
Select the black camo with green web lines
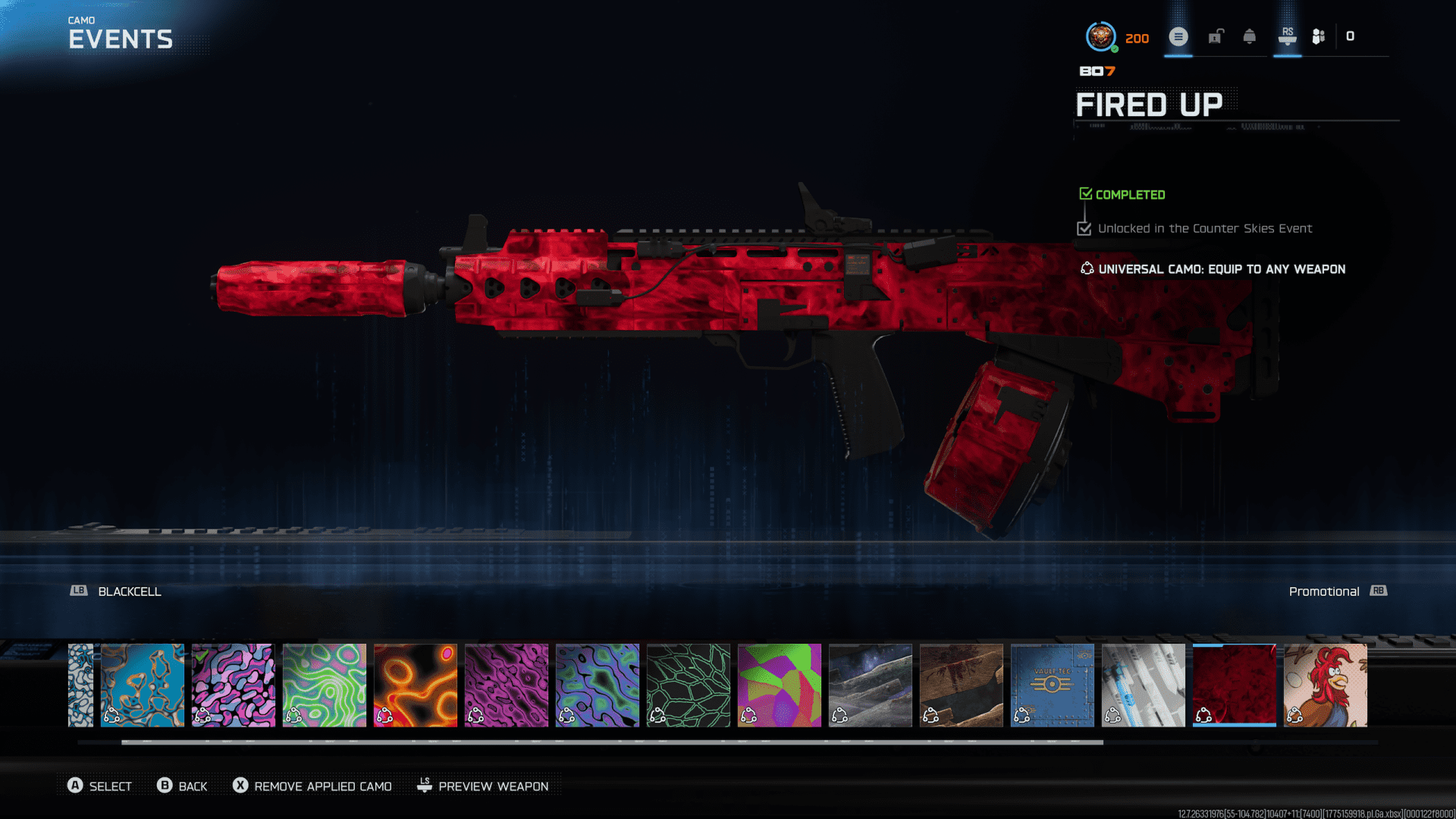[x=689, y=685]
